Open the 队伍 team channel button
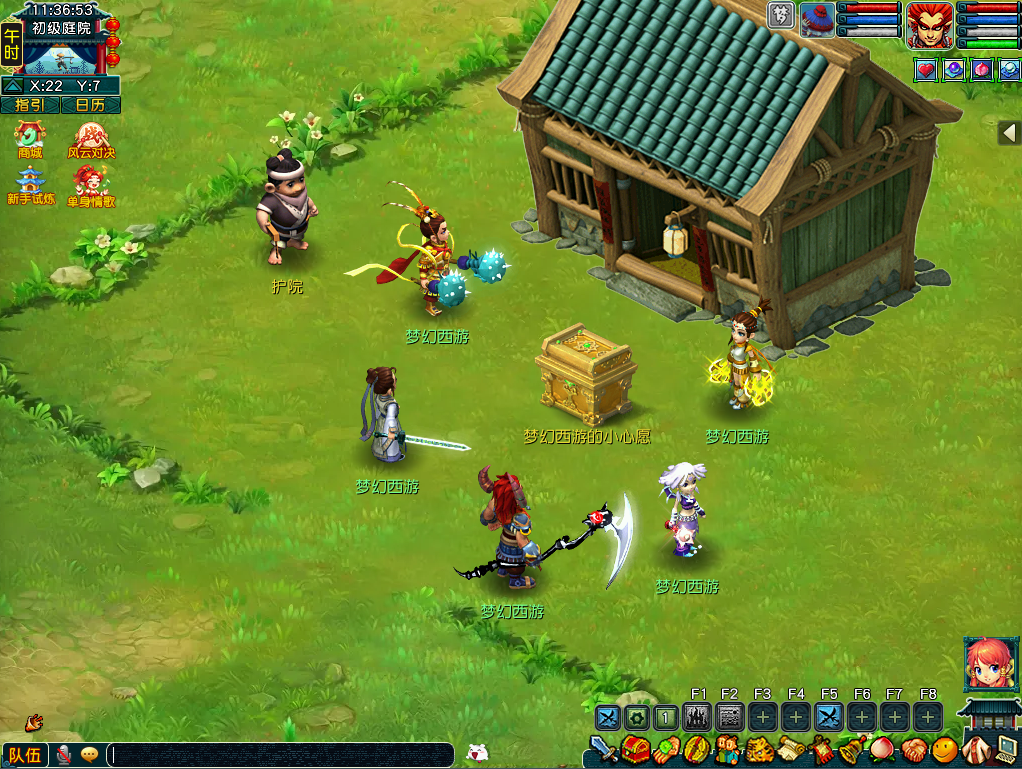Viewport: 1022px width, 769px height. [x=24, y=755]
